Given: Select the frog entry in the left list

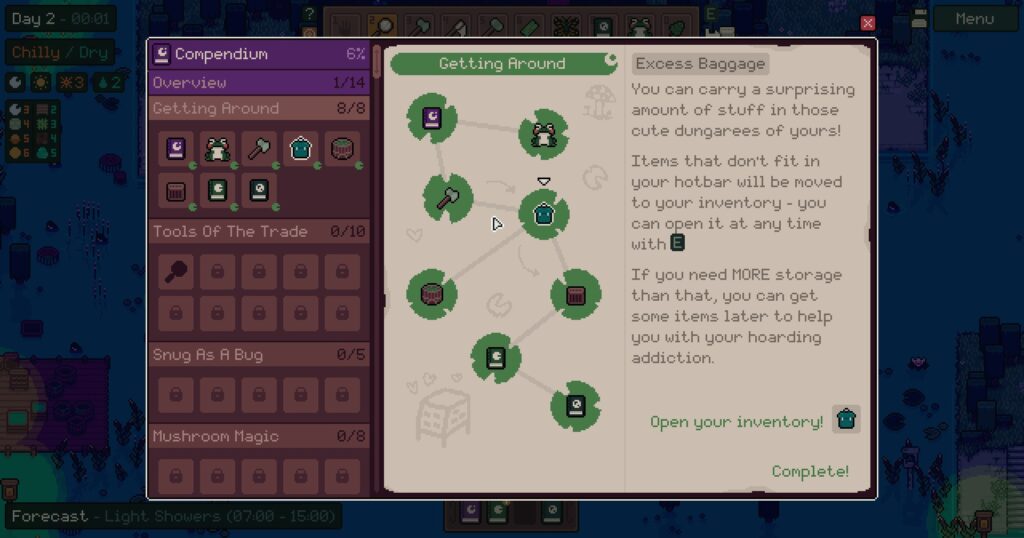Looking at the screenshot, I should pos(217,149).
